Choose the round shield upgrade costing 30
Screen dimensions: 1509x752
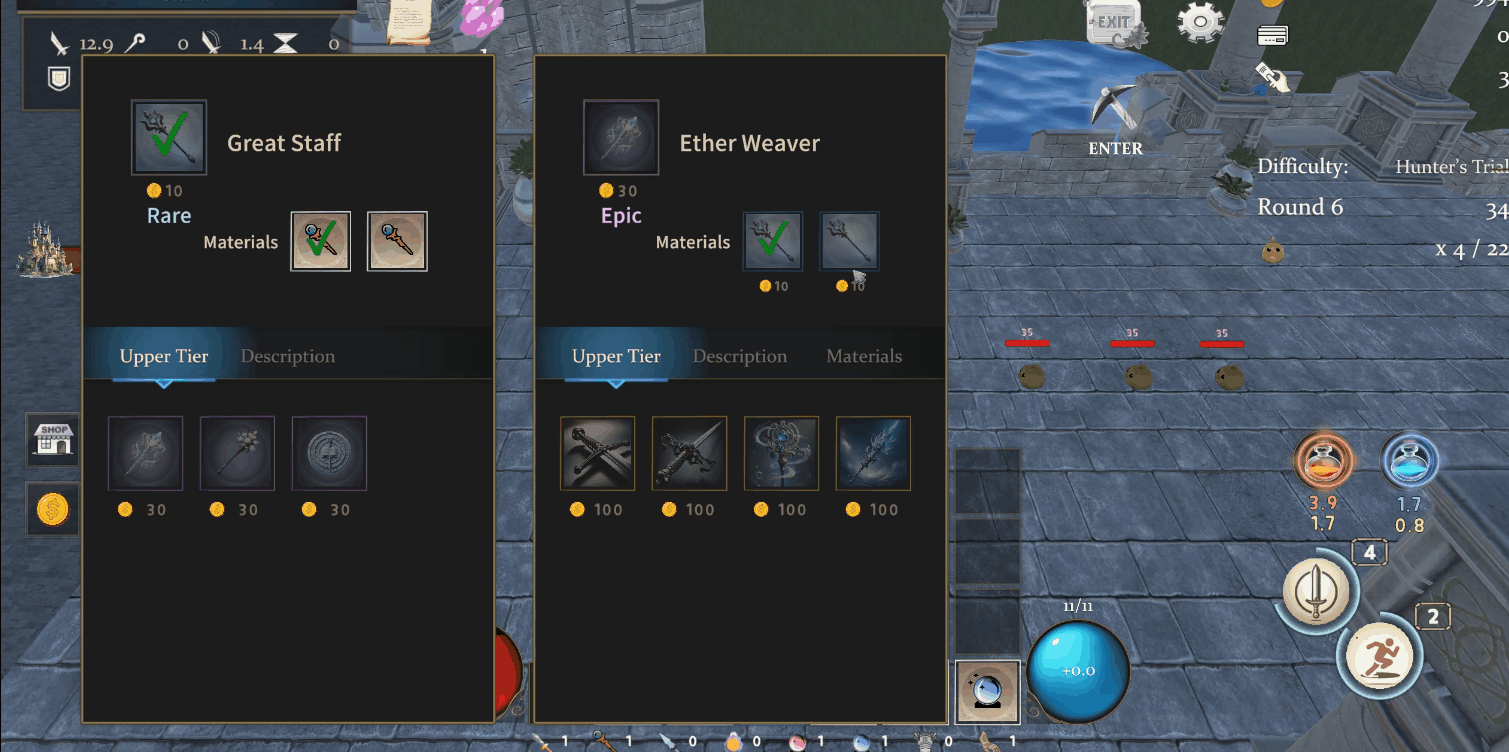329,453
